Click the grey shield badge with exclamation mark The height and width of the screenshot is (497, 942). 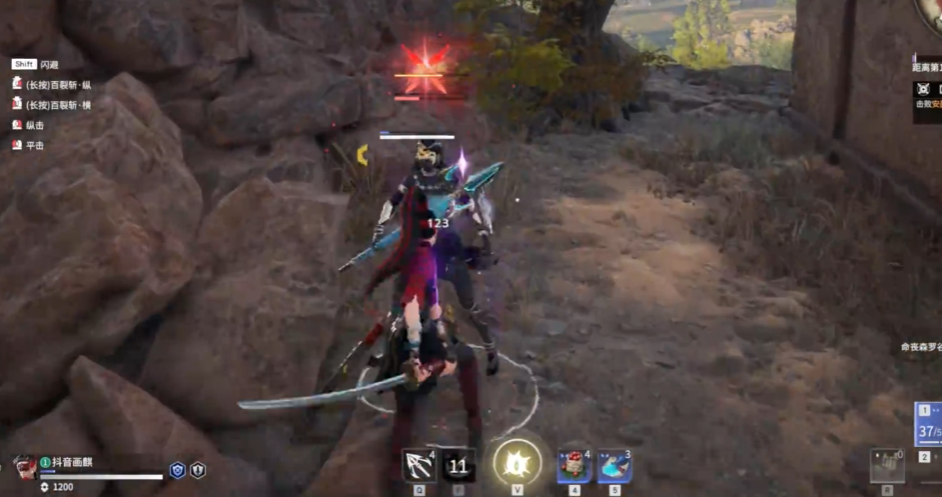point(198,469)
